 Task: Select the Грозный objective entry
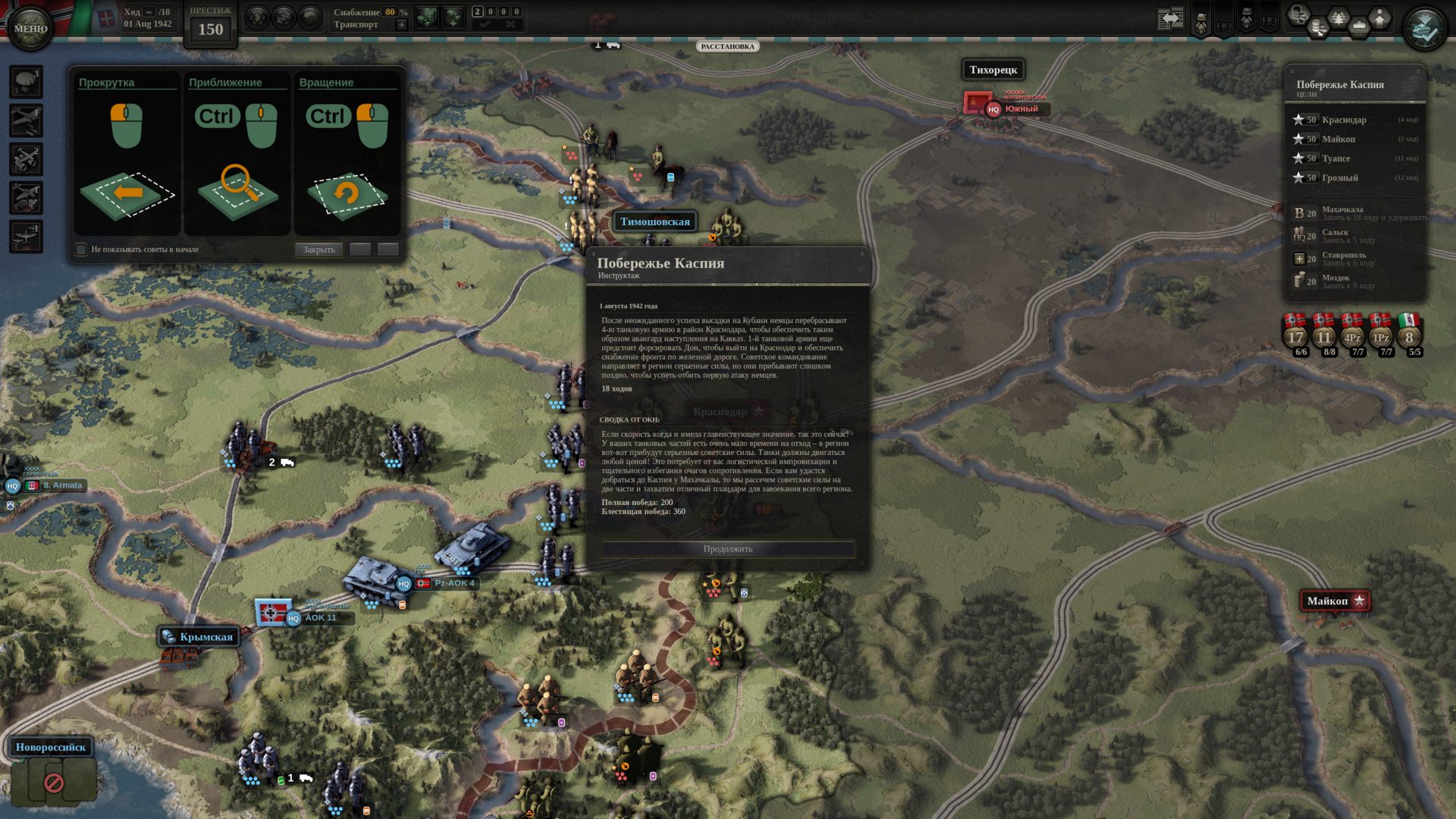tap(1340, 178)
